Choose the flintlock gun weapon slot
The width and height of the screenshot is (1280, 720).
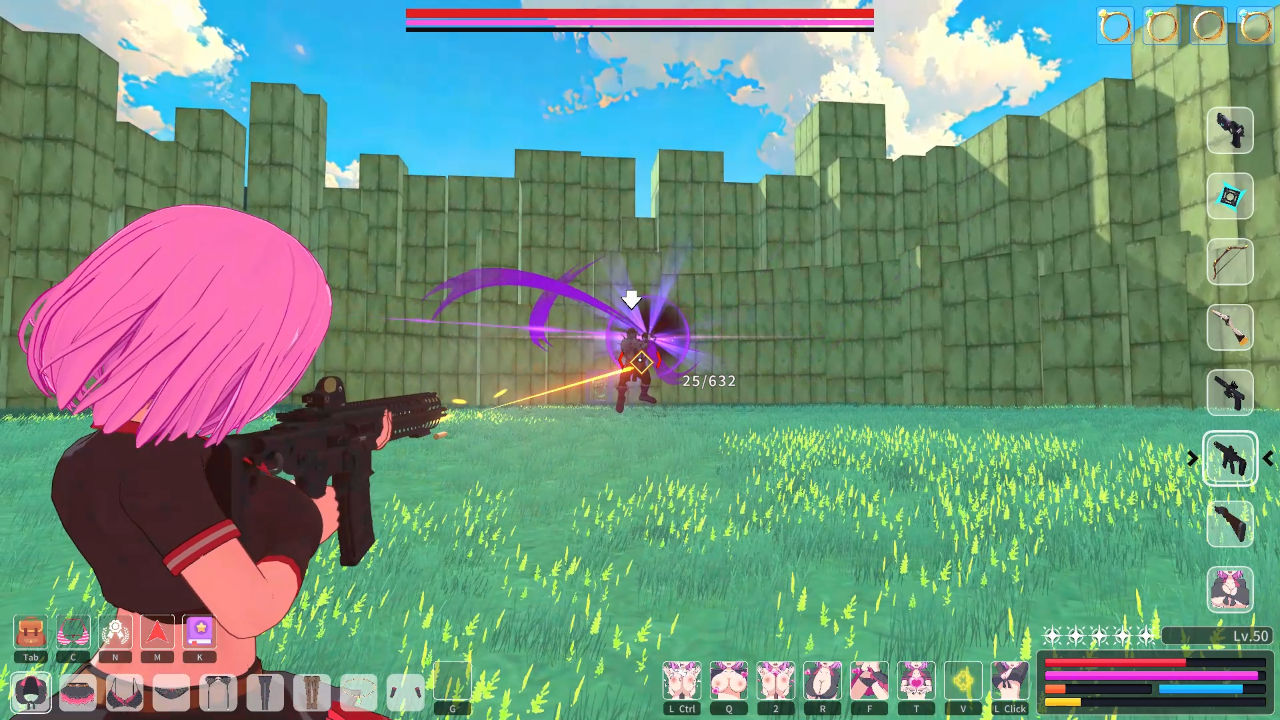click(x=1230, y=328)
